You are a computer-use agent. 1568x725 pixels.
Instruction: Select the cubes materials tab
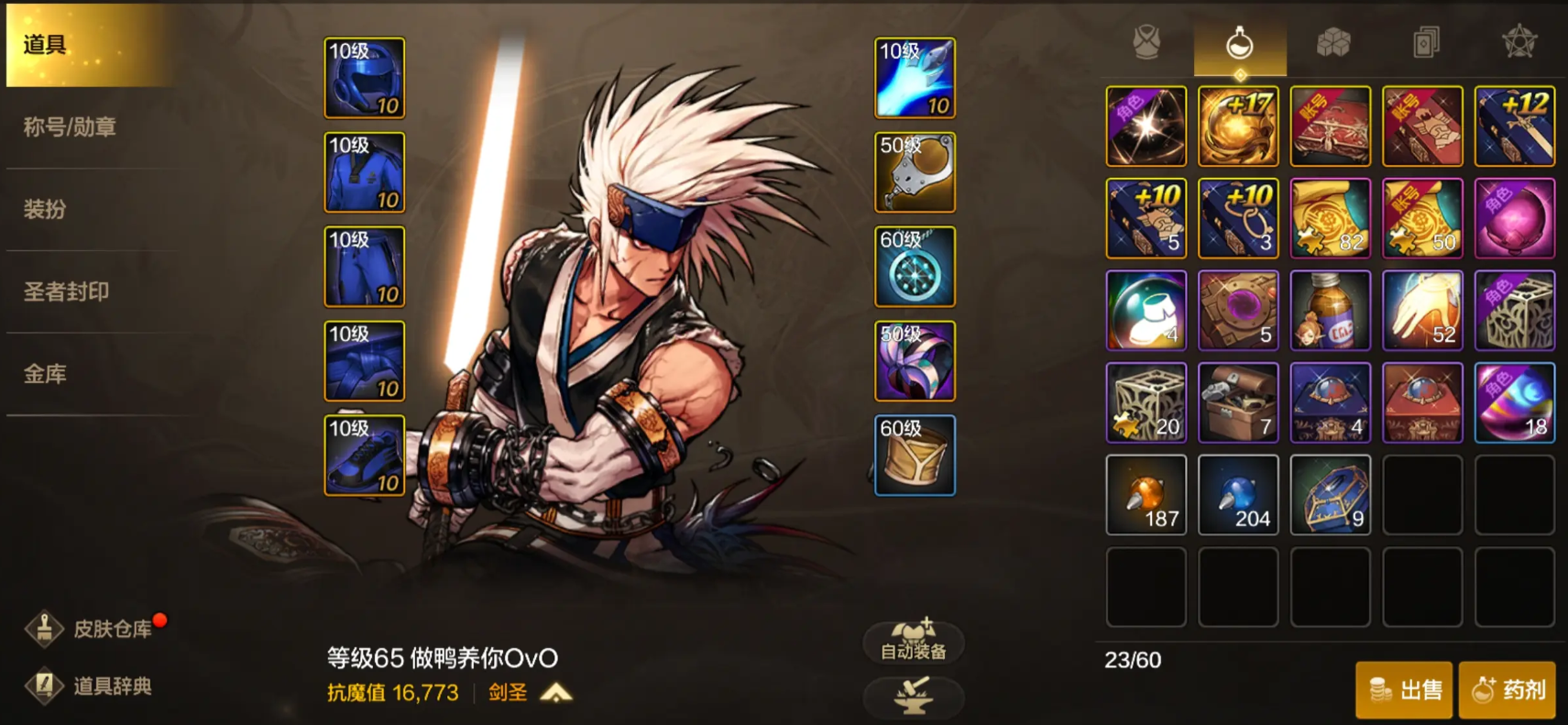pos(1333,42)
